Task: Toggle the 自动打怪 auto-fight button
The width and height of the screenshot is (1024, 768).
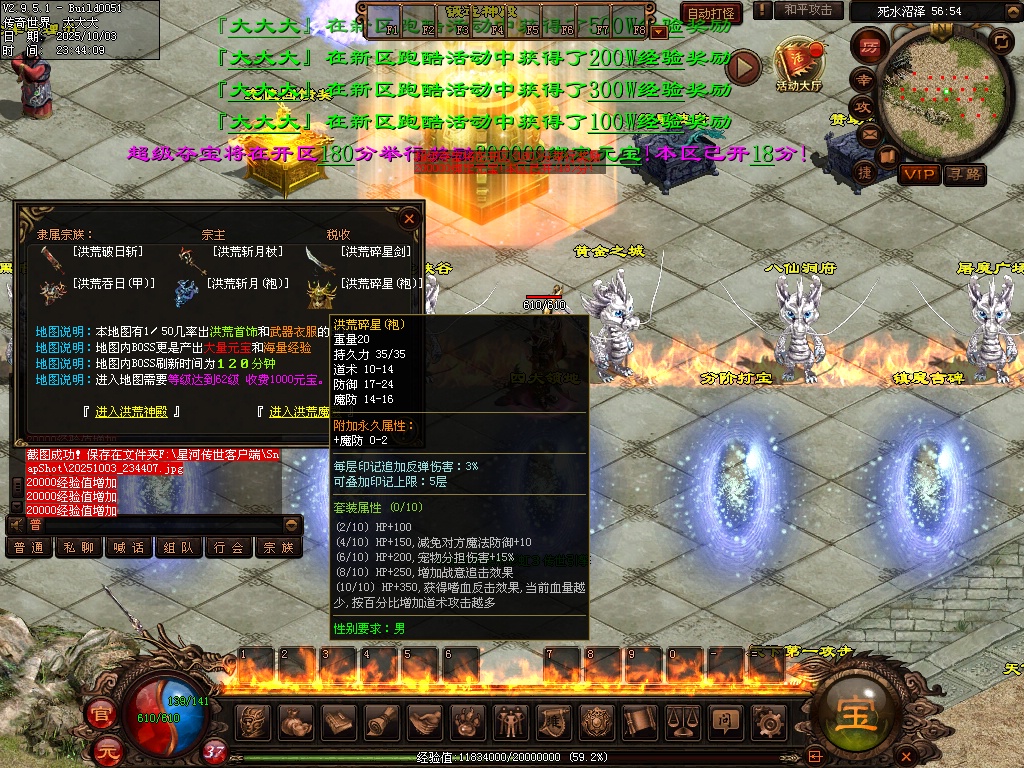Action: tap(711, 13)
